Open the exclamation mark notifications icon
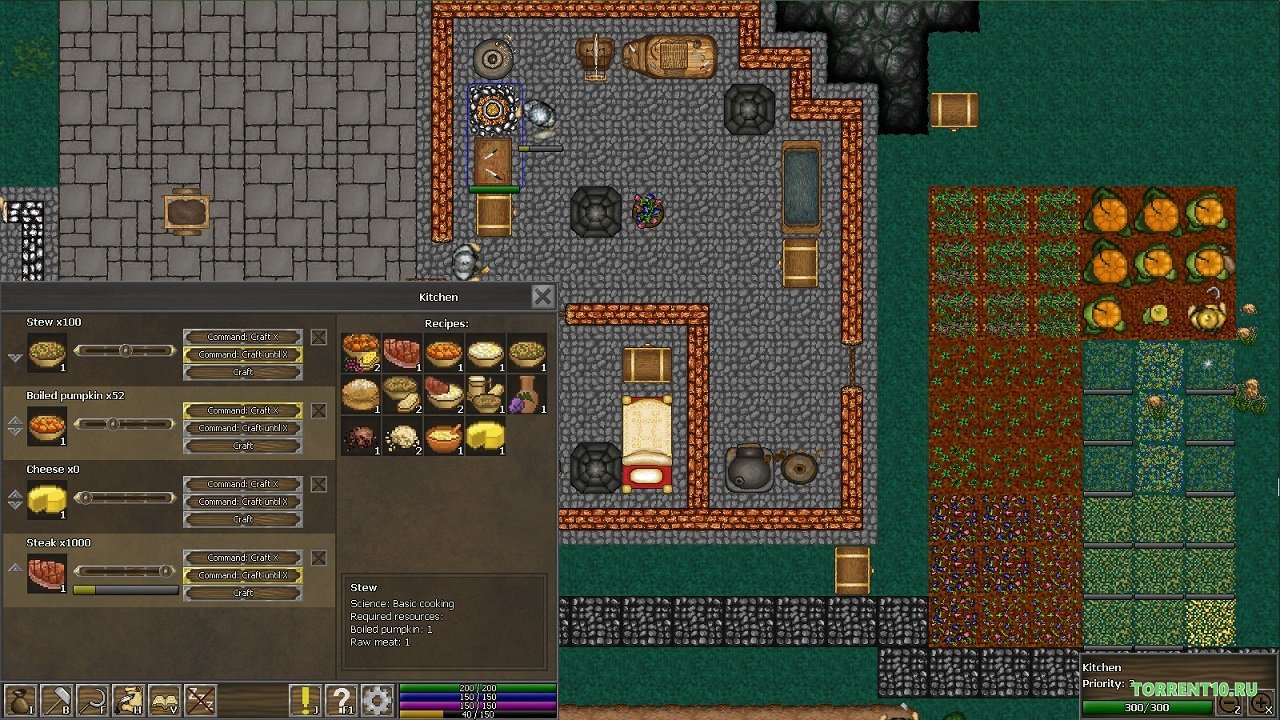The image size is (1280, 720). click(x=305, y=698)
